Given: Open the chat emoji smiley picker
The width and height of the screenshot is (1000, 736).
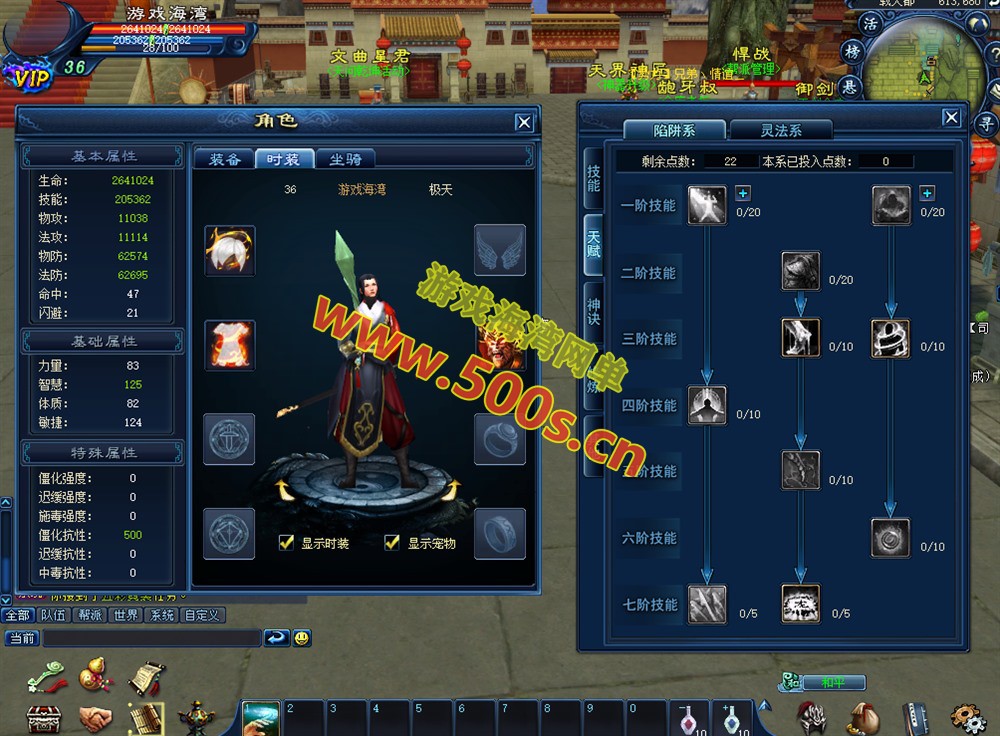Looking at the screenshot, I should coord(301,637).
